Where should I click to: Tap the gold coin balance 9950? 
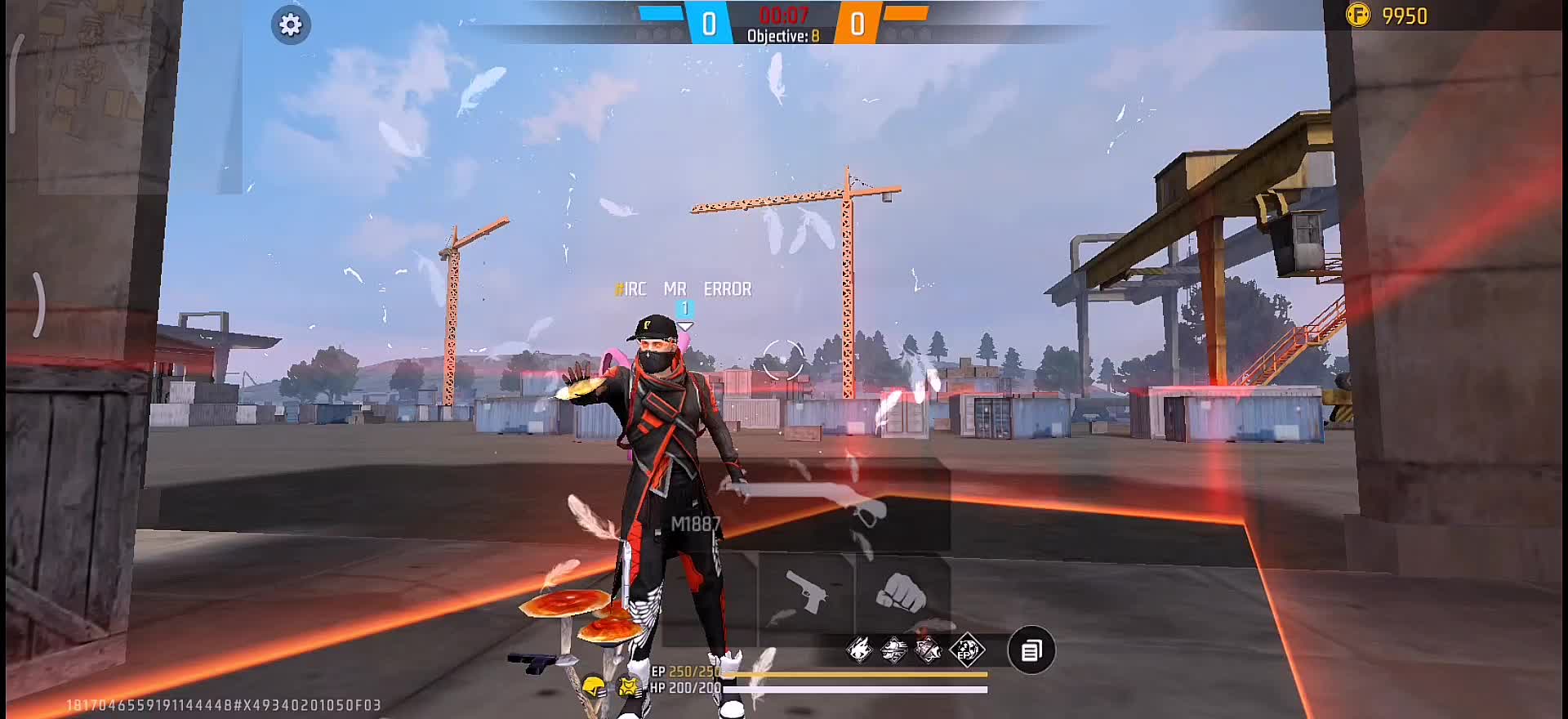click(1388, 16)
